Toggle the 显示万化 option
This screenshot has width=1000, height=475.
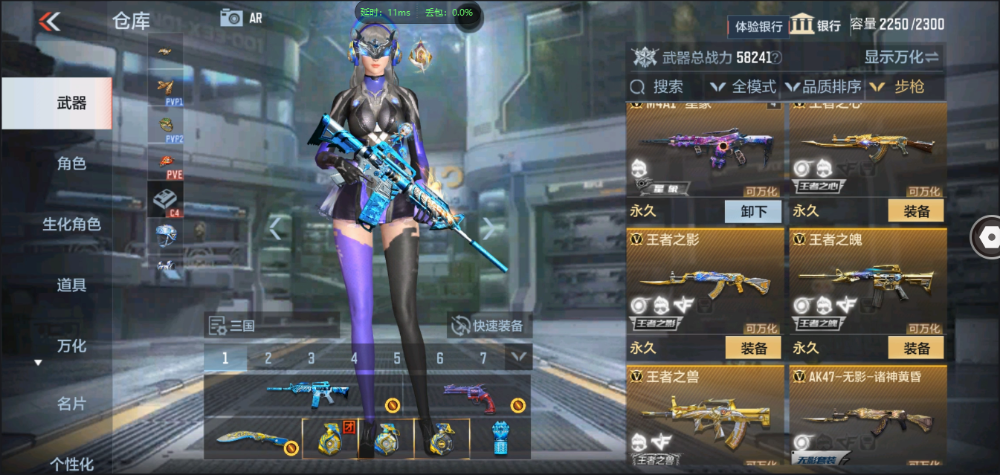[902, 57]
